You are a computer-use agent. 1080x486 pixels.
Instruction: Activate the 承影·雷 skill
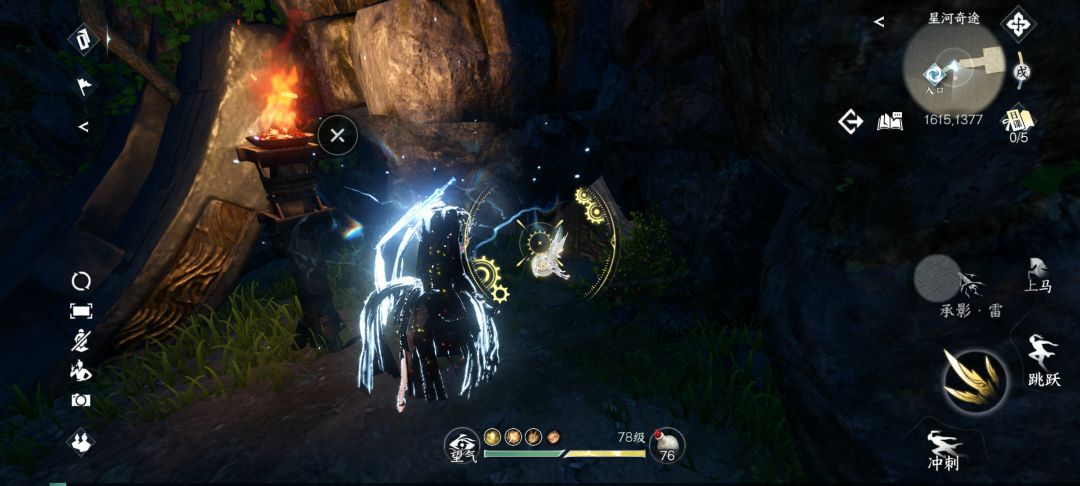click(x=936, y=277)
